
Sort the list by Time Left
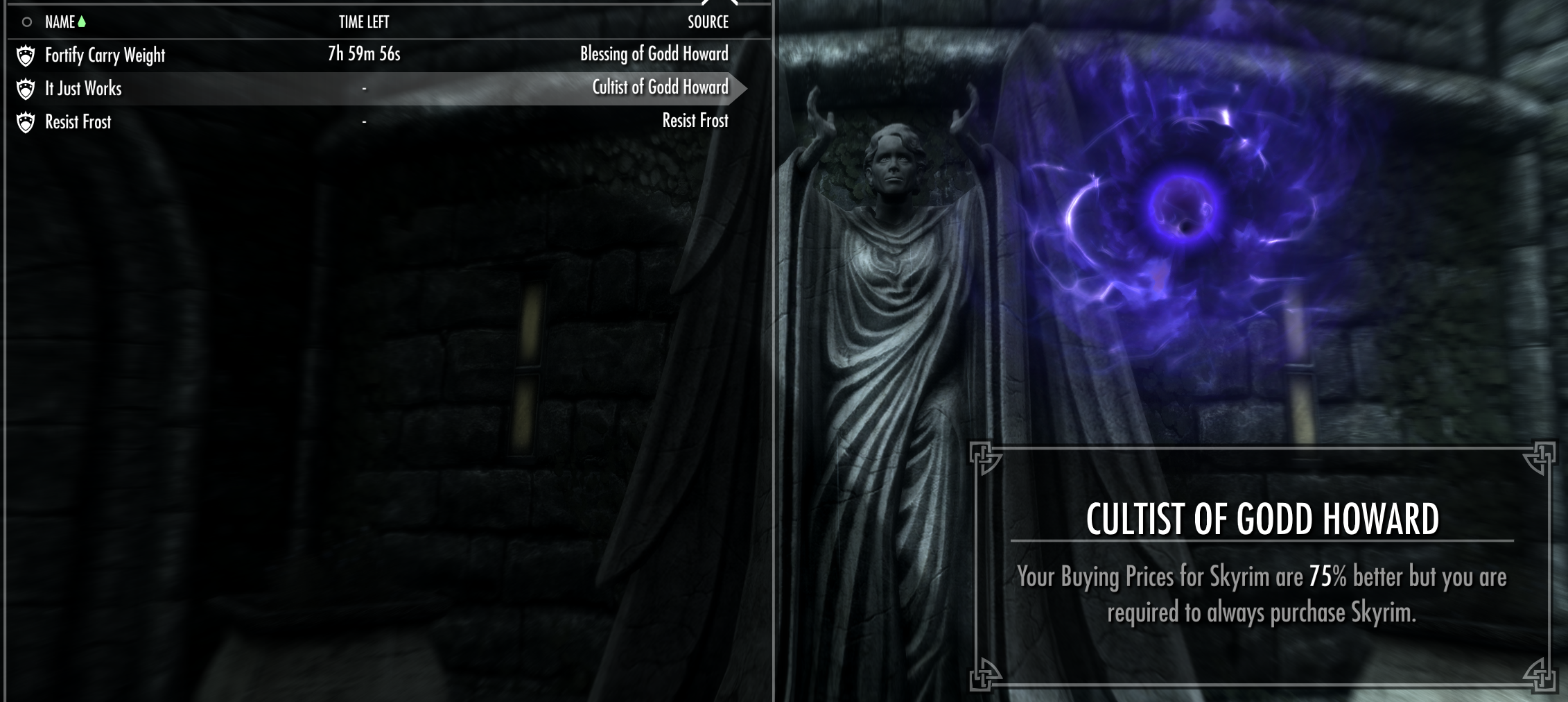coord(364,22)
